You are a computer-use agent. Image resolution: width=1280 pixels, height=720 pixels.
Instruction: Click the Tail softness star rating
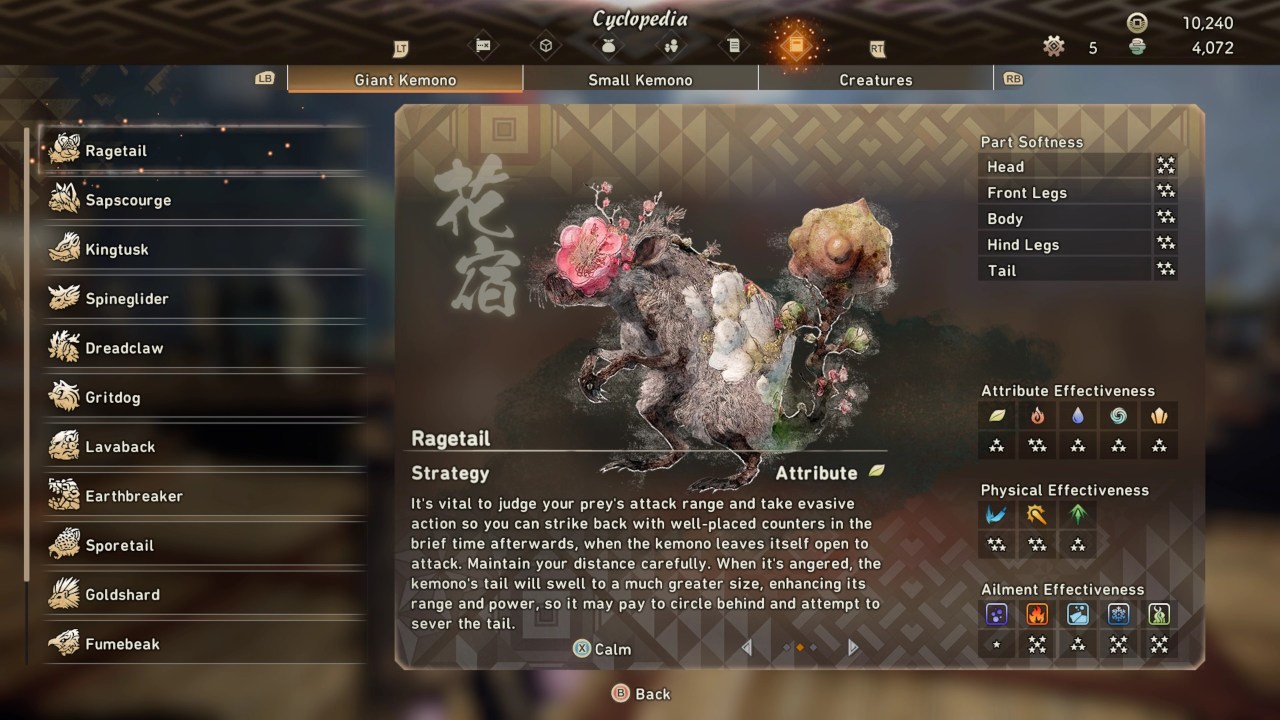[x=1164, y=270]
